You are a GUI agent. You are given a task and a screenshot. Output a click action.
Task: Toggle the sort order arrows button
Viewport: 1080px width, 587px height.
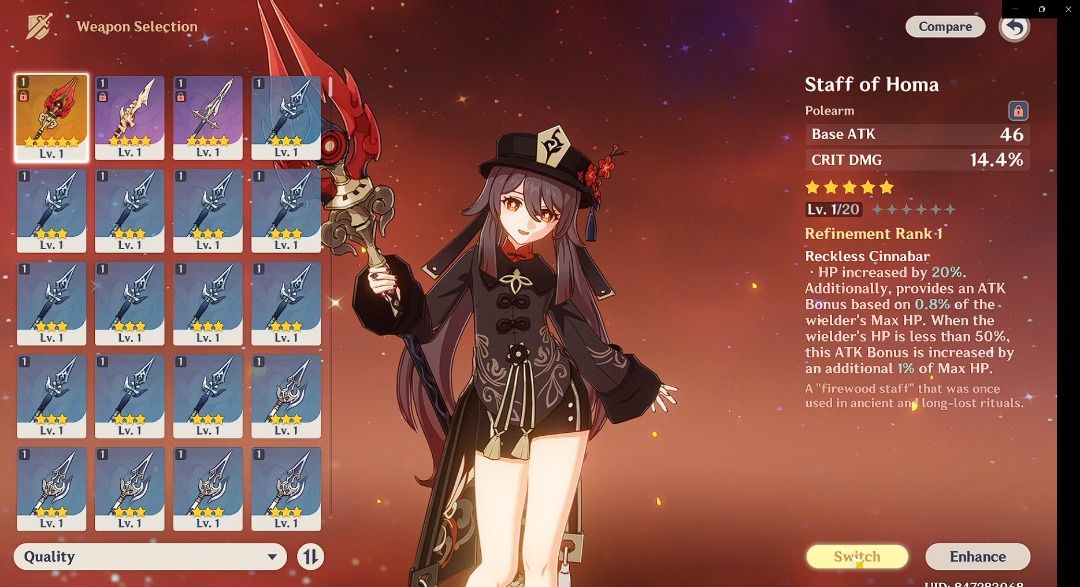pyautogui.click(x=311, y=557)
